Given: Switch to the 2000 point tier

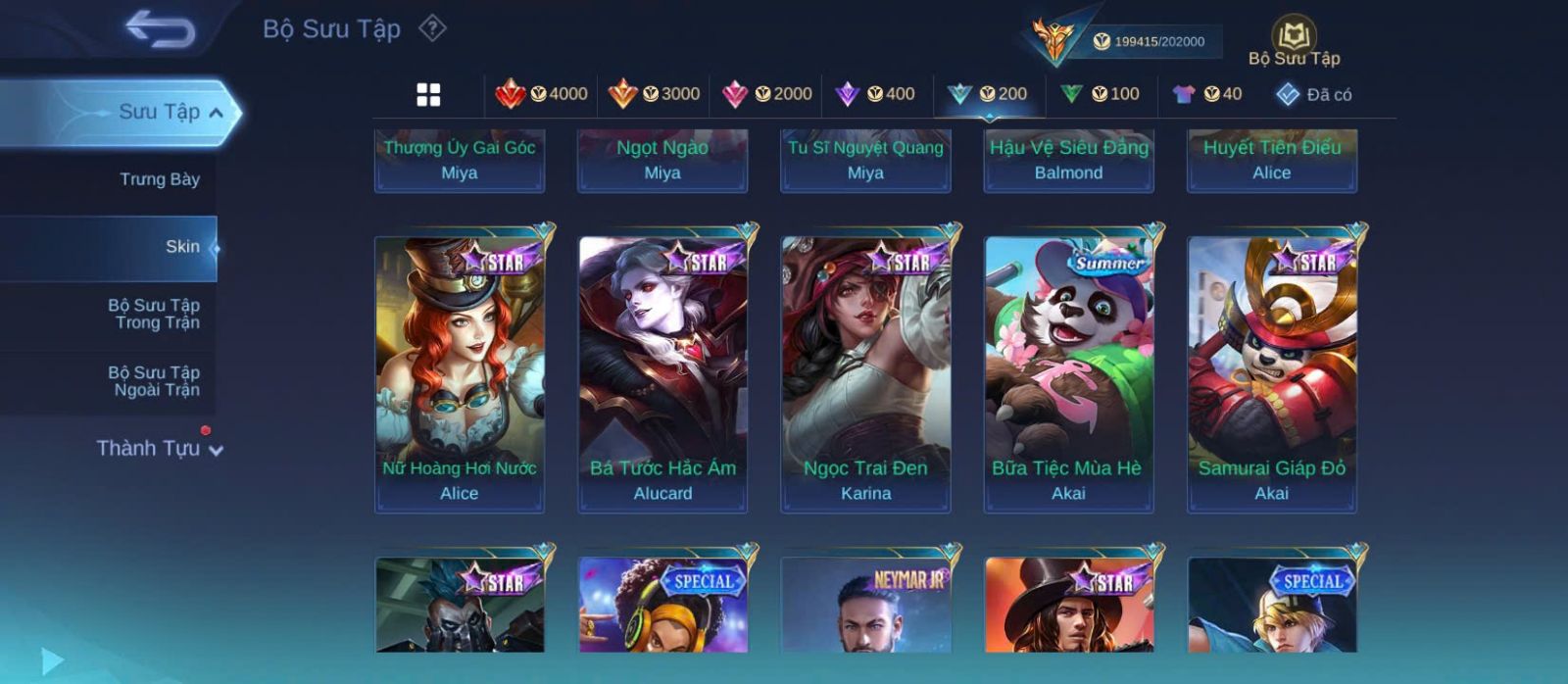Looking at the screenshot, I should 766,94.
